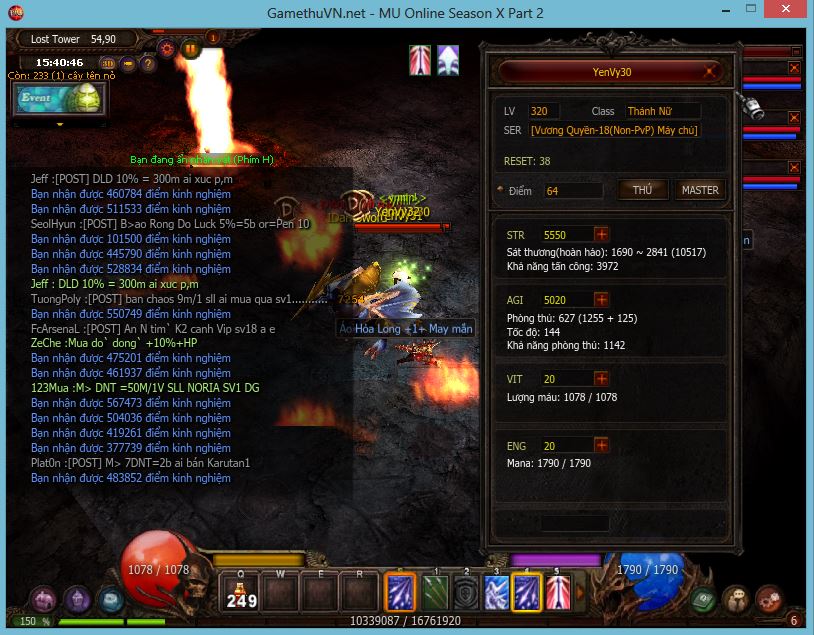Add a point to AGI

(601, 299)
